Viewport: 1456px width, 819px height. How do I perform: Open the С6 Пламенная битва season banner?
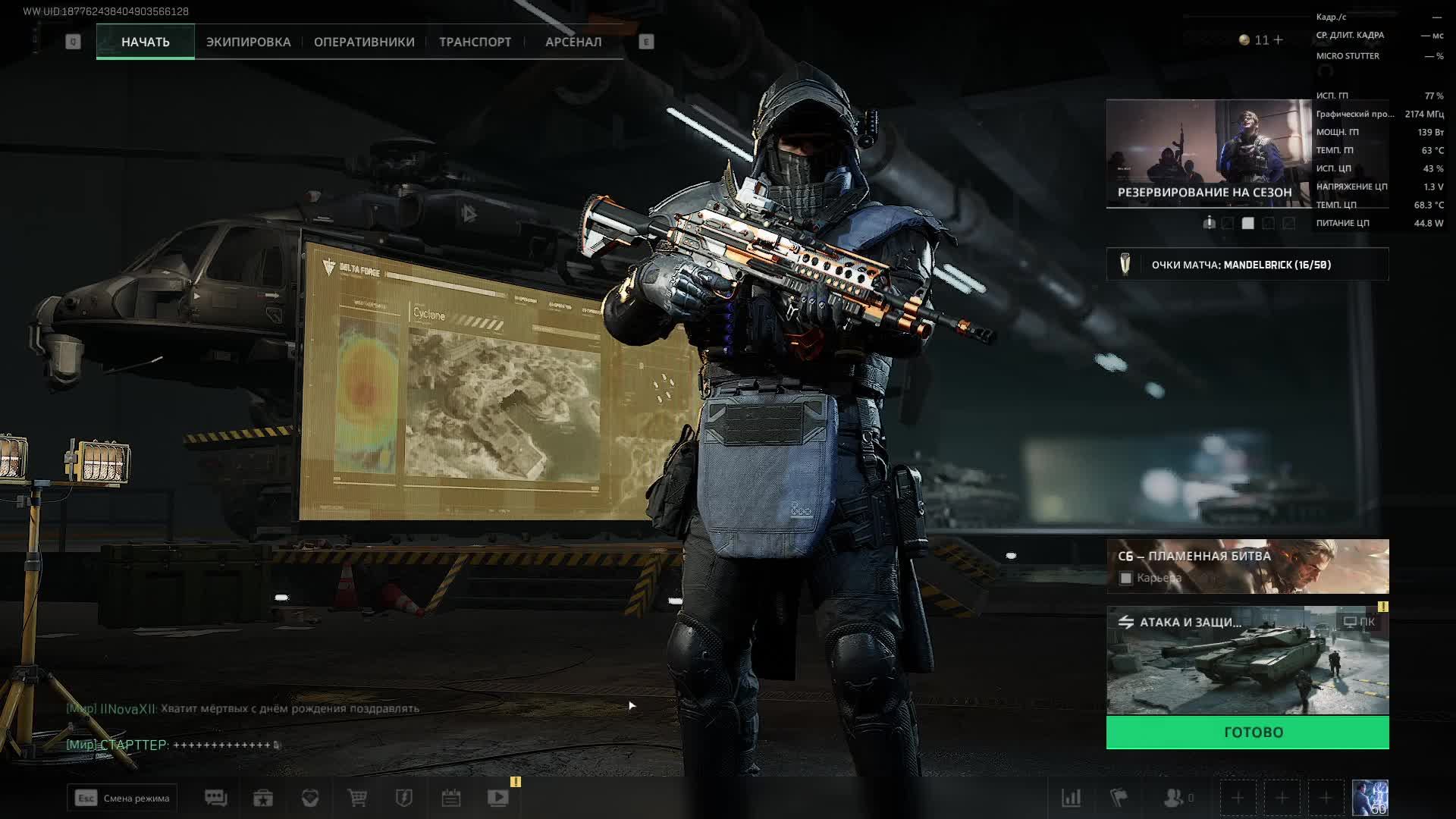point(1247,566)
